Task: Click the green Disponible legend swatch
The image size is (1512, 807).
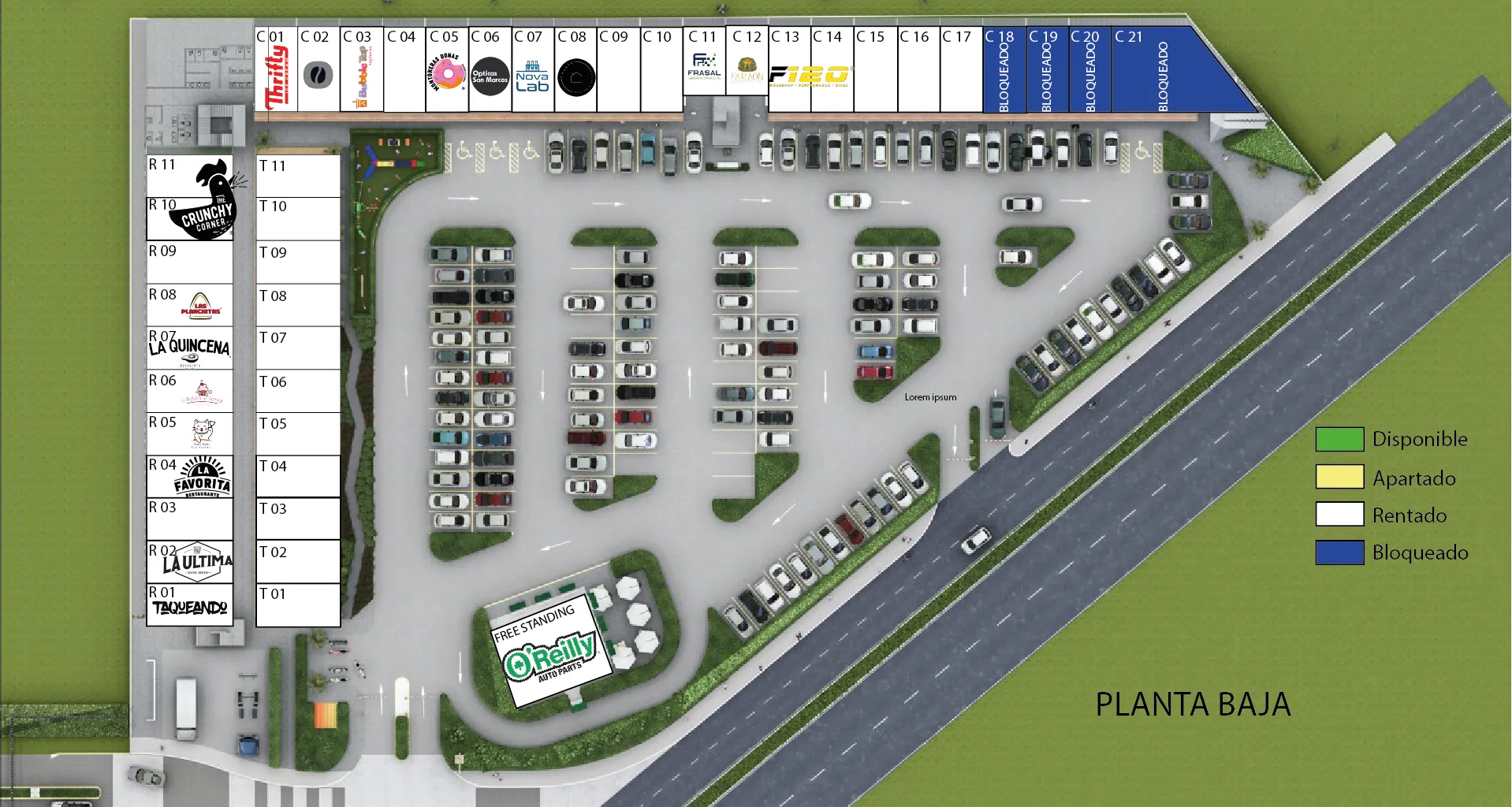Action: point(1339,439)
